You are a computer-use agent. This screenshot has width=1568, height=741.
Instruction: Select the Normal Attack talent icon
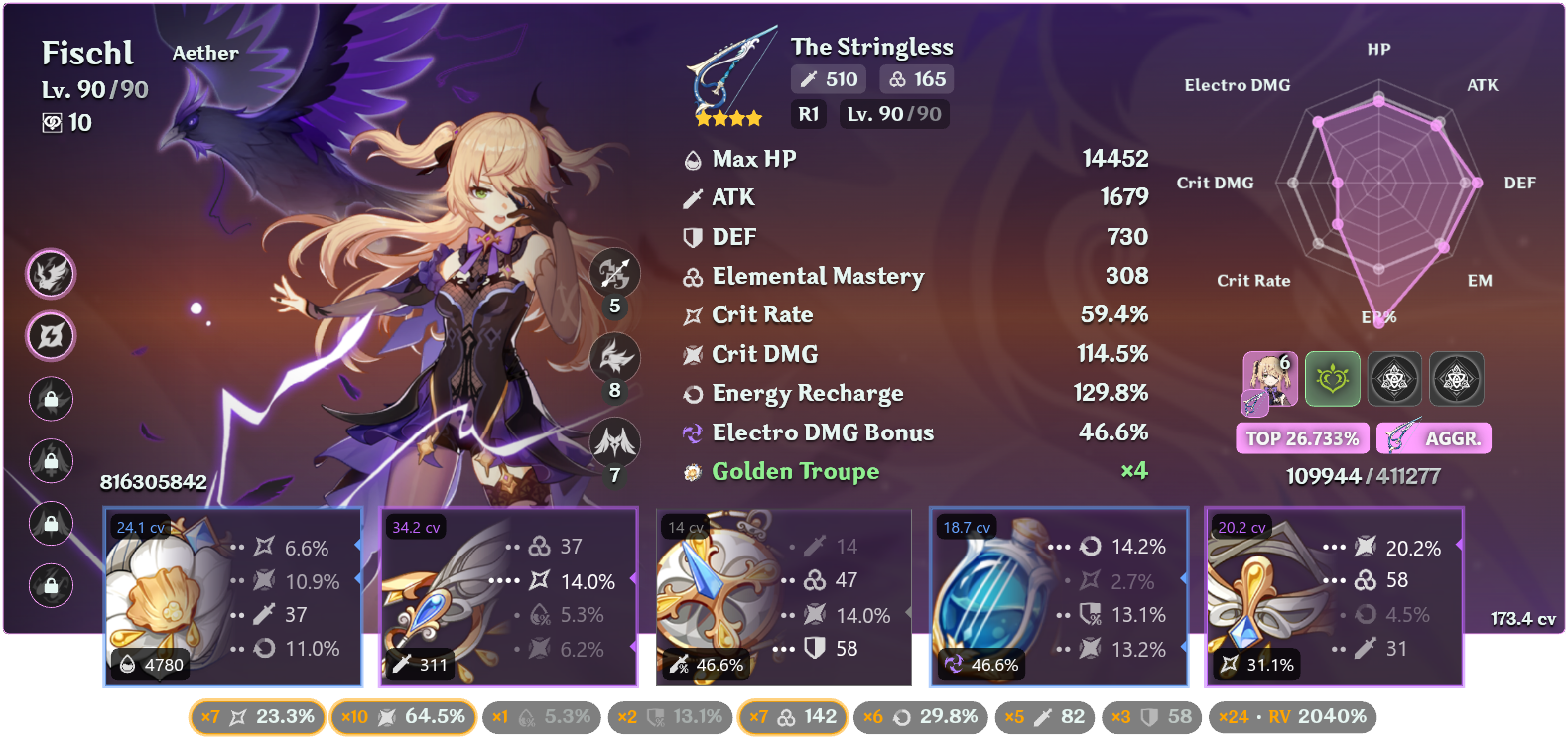[615, 273]
